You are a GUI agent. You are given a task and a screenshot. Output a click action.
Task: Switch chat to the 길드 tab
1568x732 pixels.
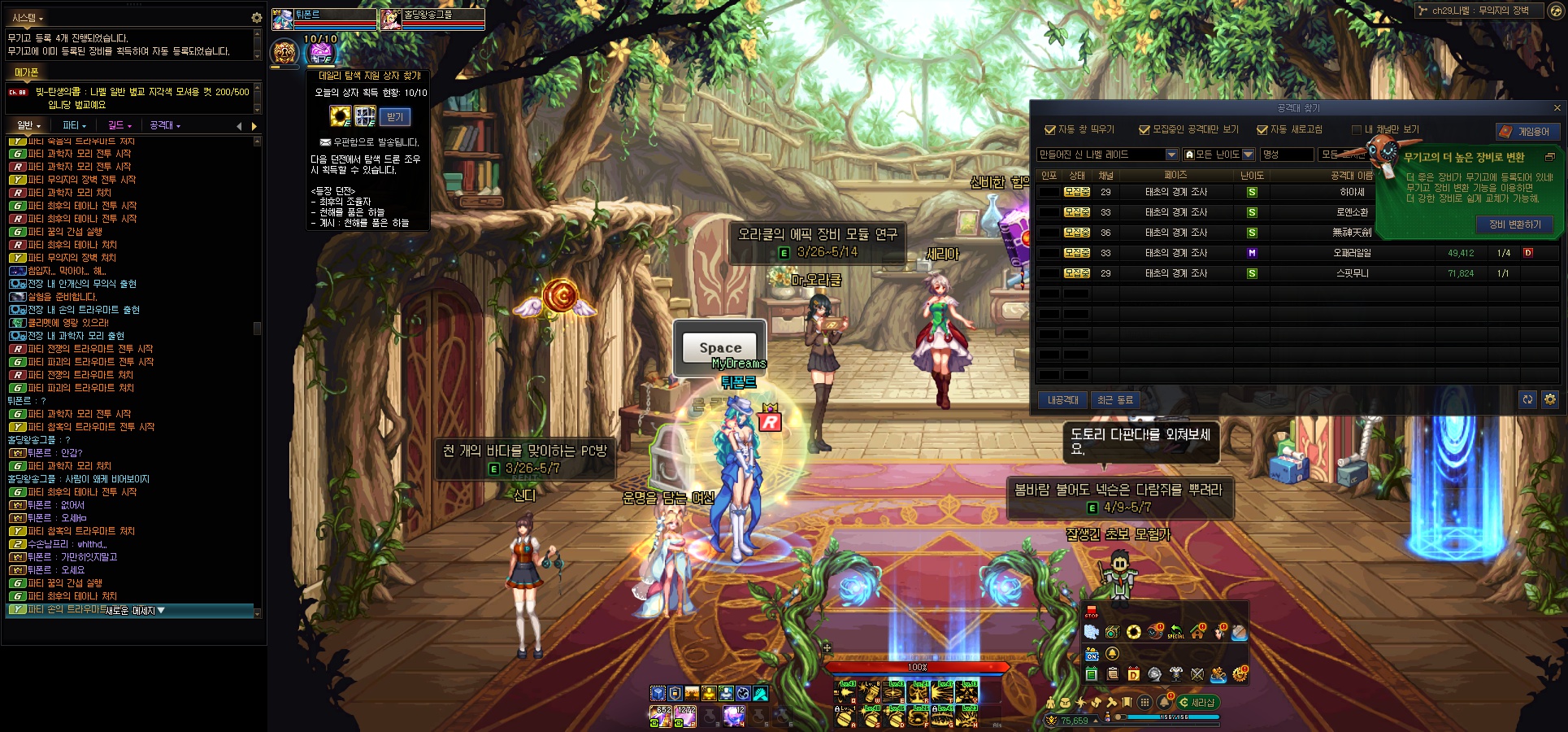point(119,125)
